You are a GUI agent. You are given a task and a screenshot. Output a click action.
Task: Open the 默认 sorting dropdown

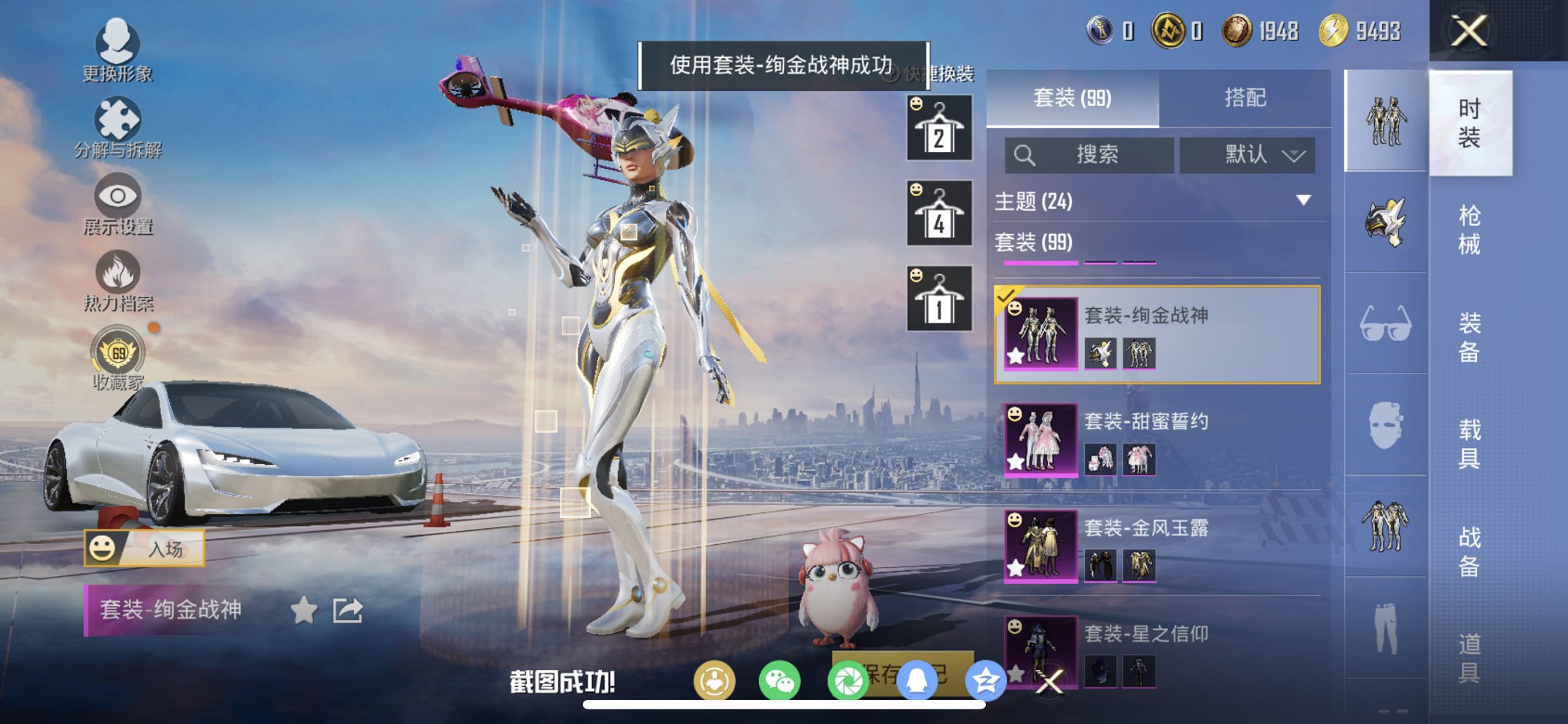pyautogui.click(x=1247, y=155)
